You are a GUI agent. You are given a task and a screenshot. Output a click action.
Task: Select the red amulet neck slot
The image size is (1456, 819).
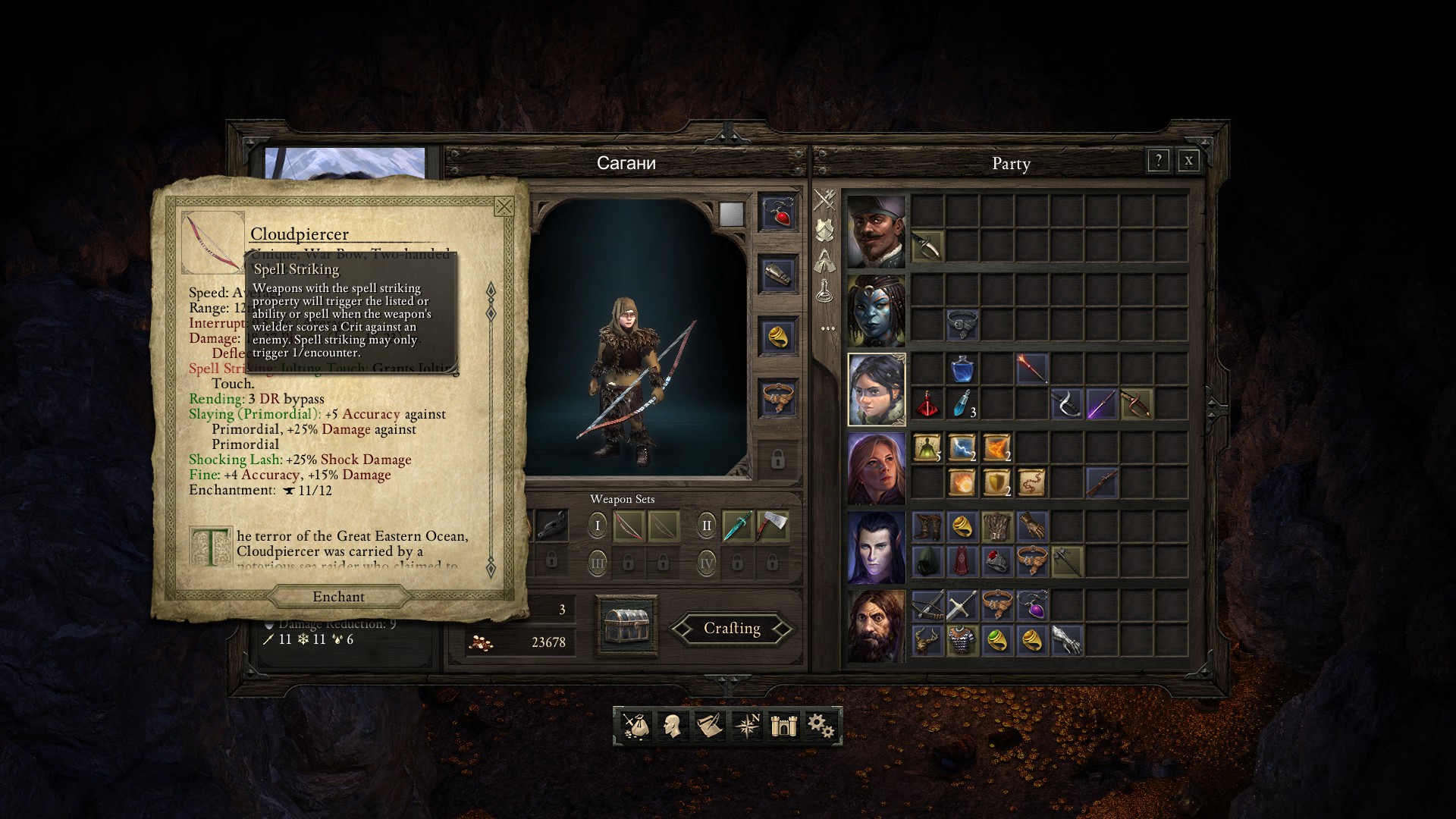tap(777, 212)
